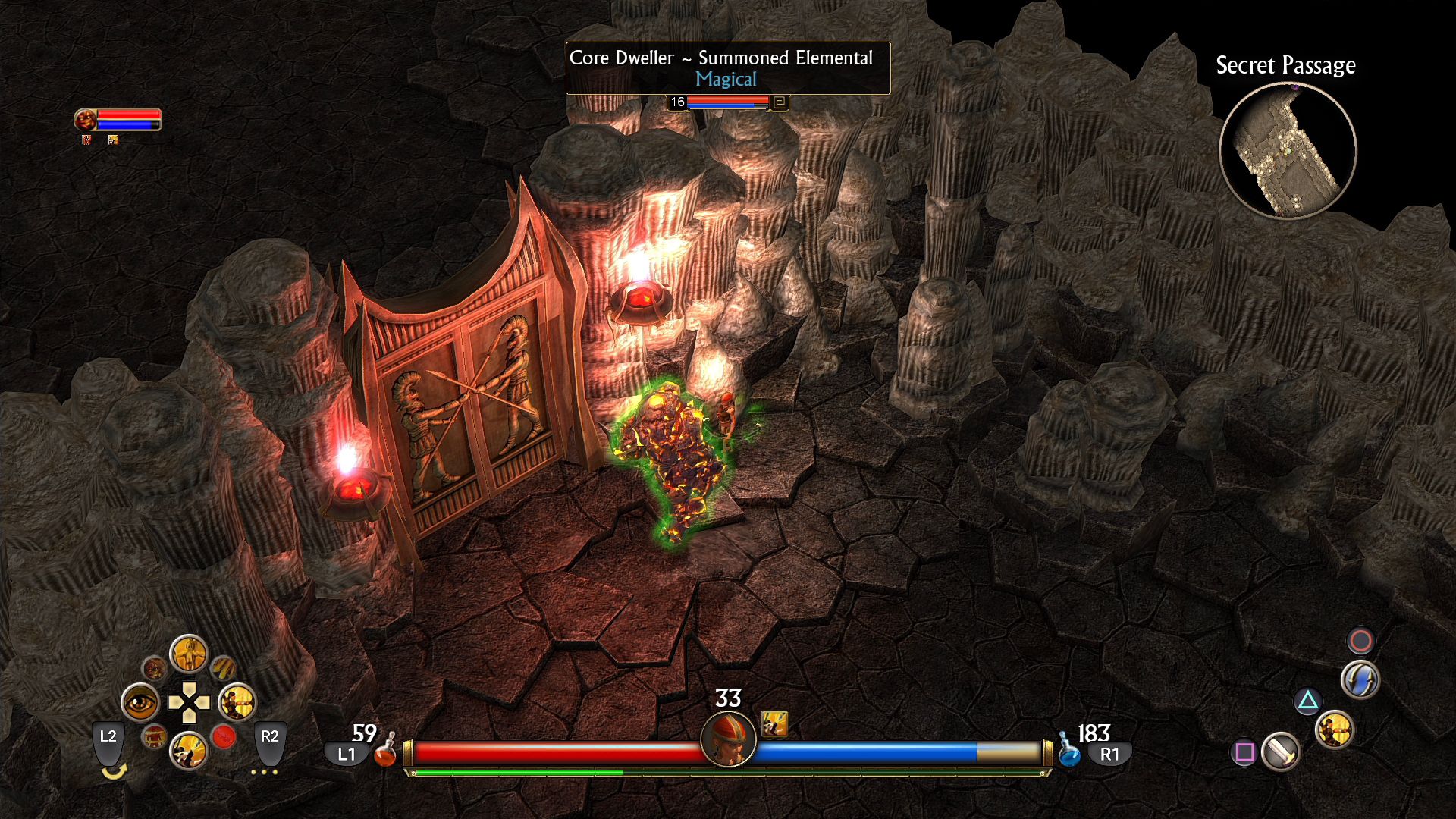Use the sword attack icon
This screenshot has width=1456, height=819.
[1281, 752]
